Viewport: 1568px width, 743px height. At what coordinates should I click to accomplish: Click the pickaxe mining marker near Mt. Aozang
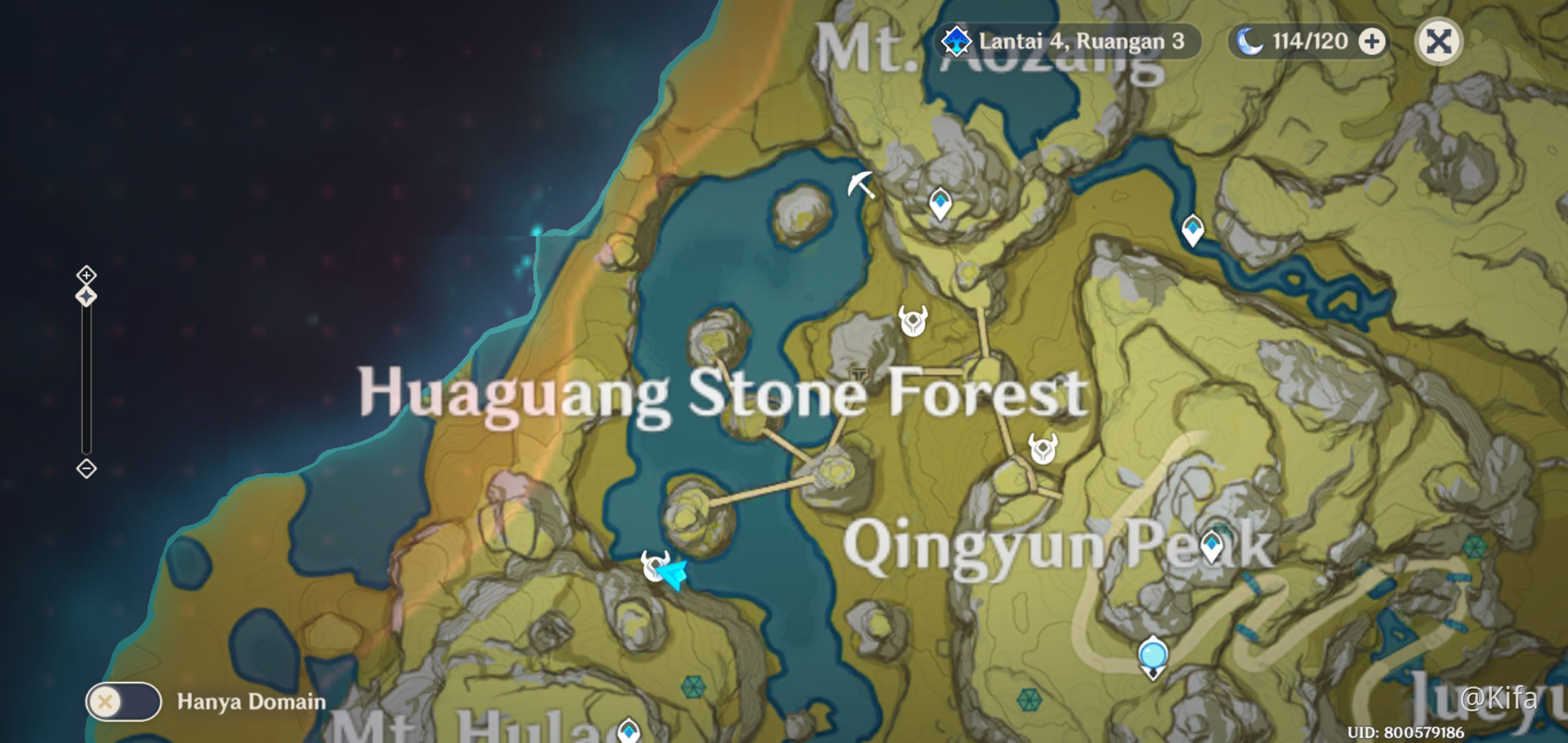pos(862,184)
